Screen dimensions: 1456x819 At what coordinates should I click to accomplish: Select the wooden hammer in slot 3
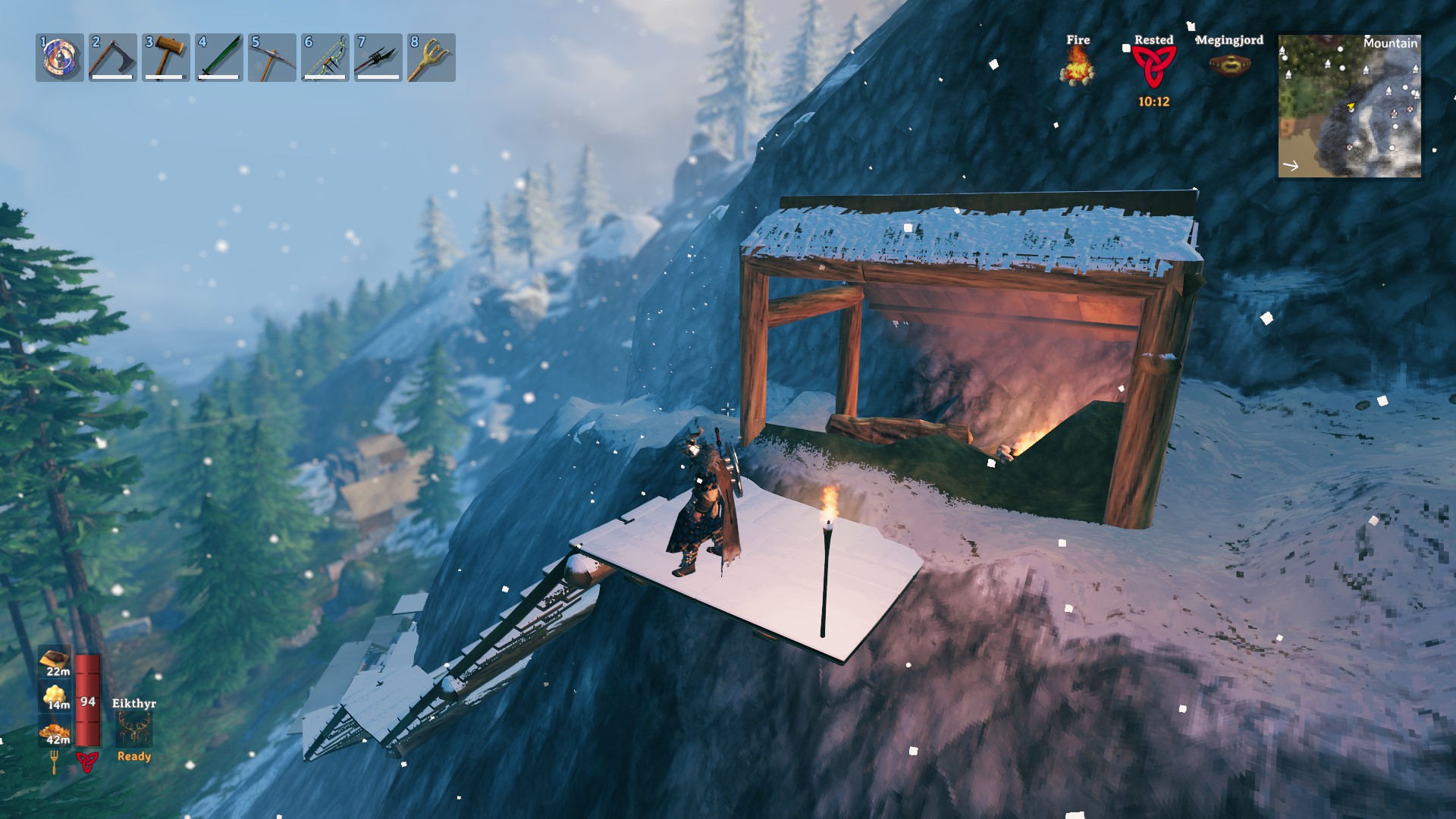coord(166,58)
